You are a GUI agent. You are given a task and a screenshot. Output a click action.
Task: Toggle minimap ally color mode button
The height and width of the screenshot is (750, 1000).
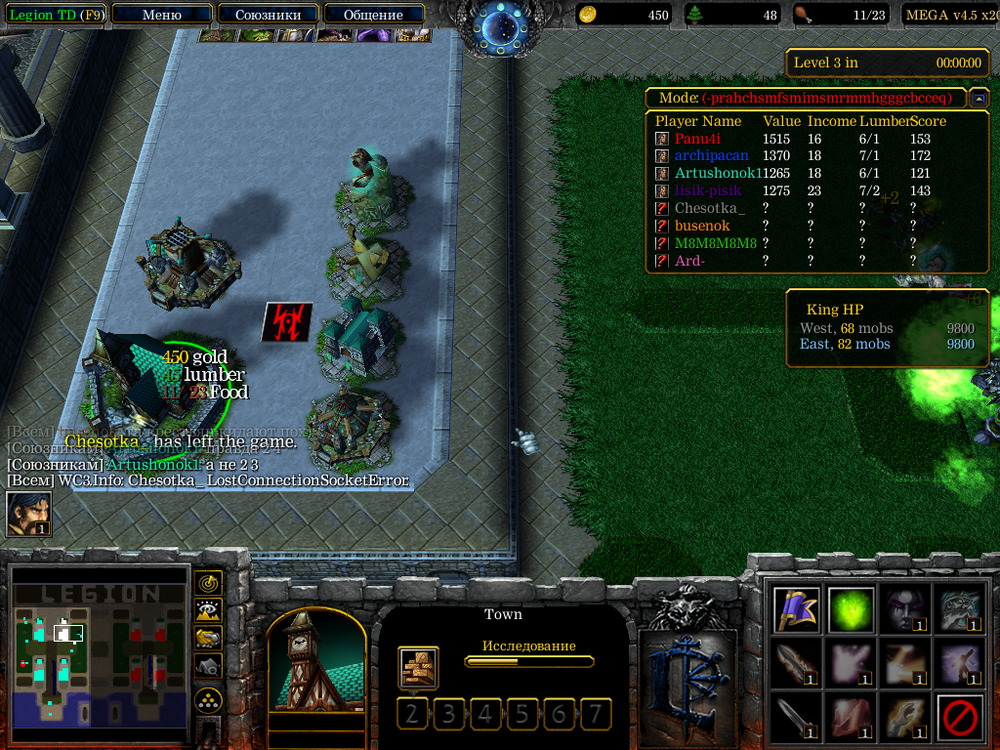coord(208,637)
